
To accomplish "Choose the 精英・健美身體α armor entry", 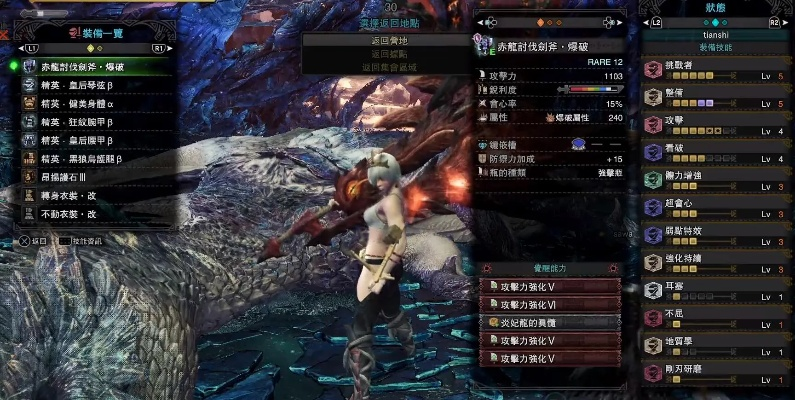I will 95,104.
